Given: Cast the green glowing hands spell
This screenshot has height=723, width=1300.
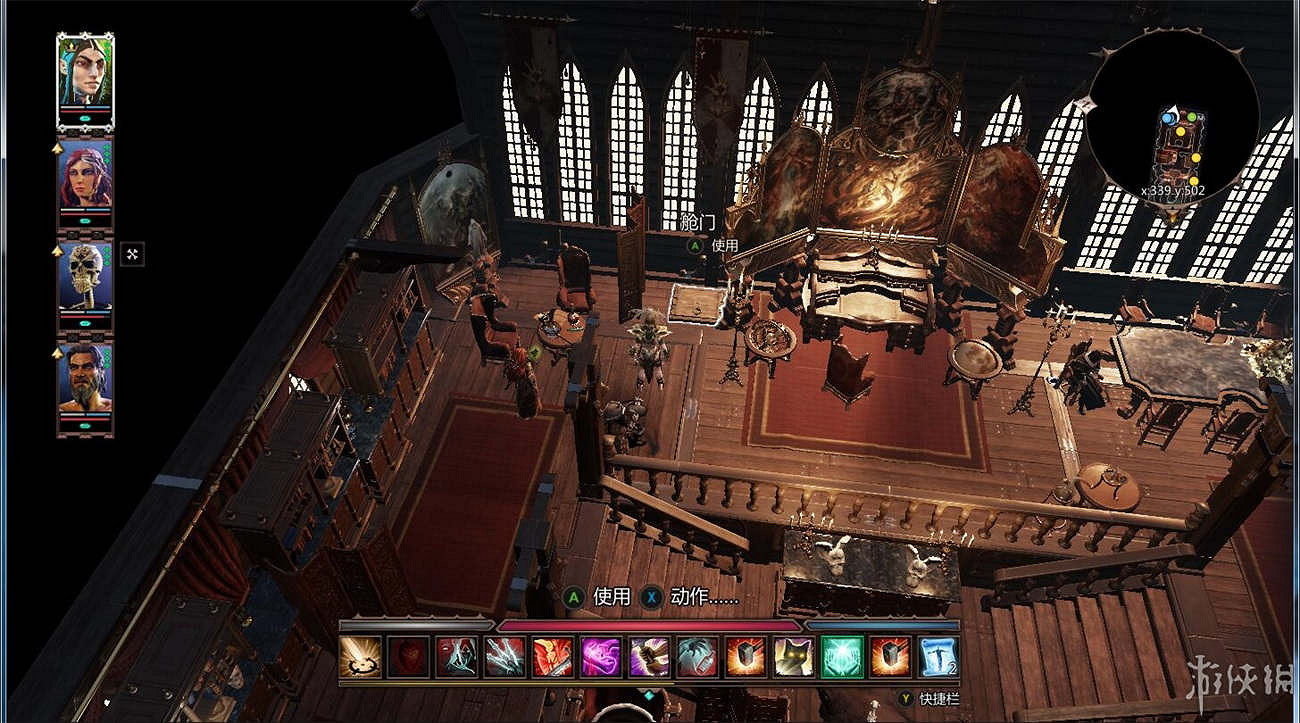Looking at the screenshot, I should (x=842, y=657).
